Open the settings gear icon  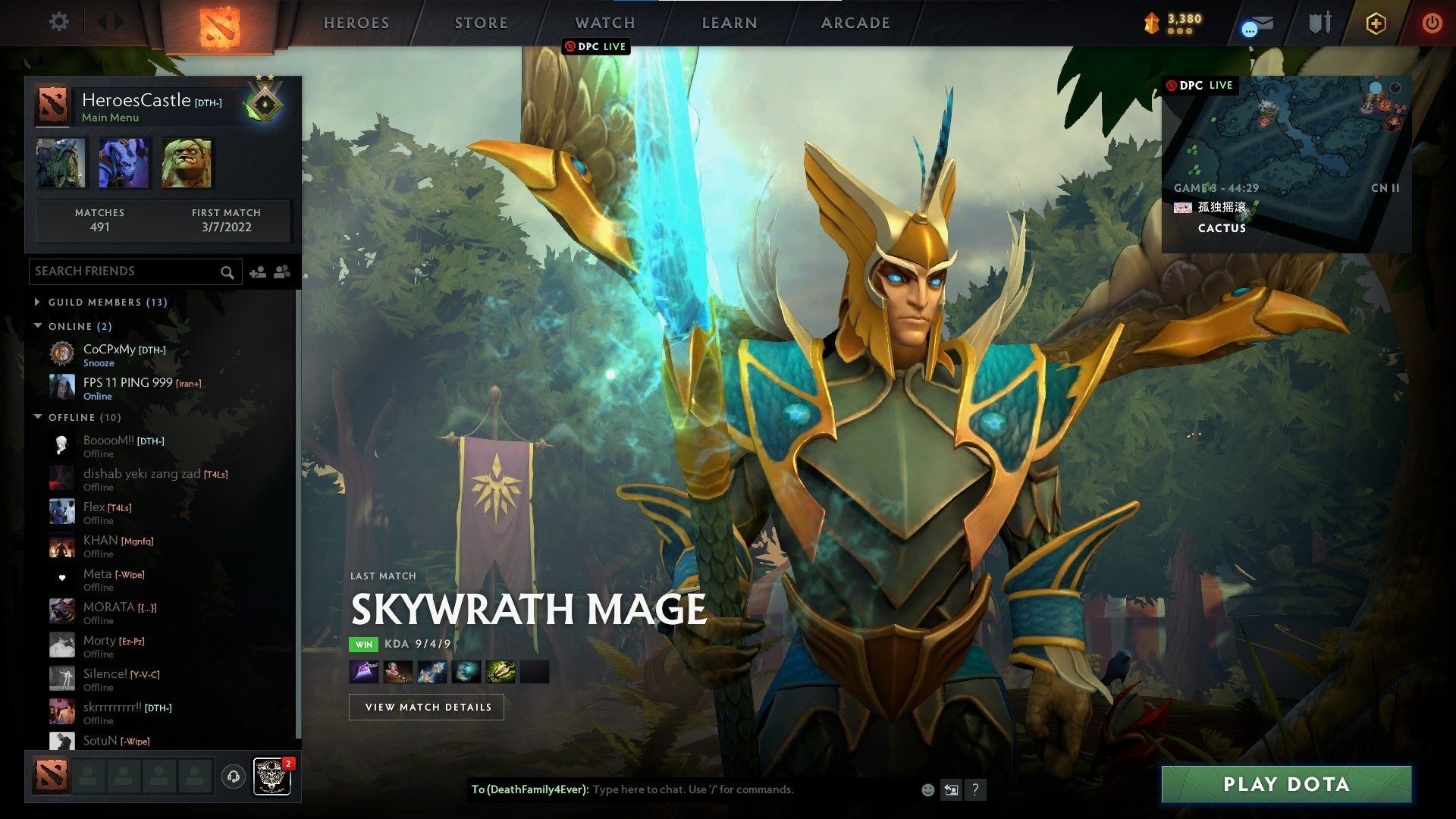pyautogui.click(x=58, y=22)
